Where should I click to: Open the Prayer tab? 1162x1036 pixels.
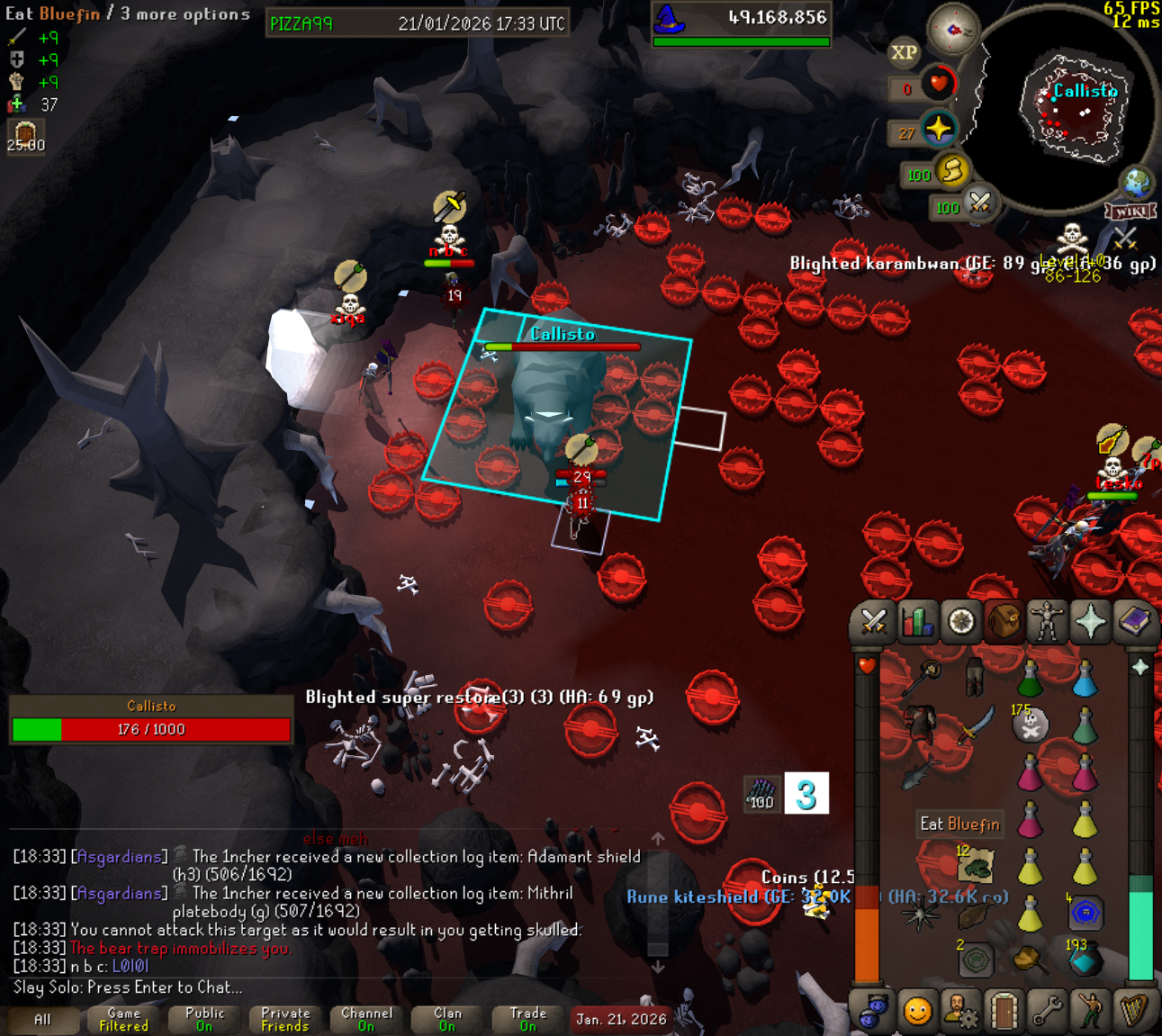[1090, 622]
